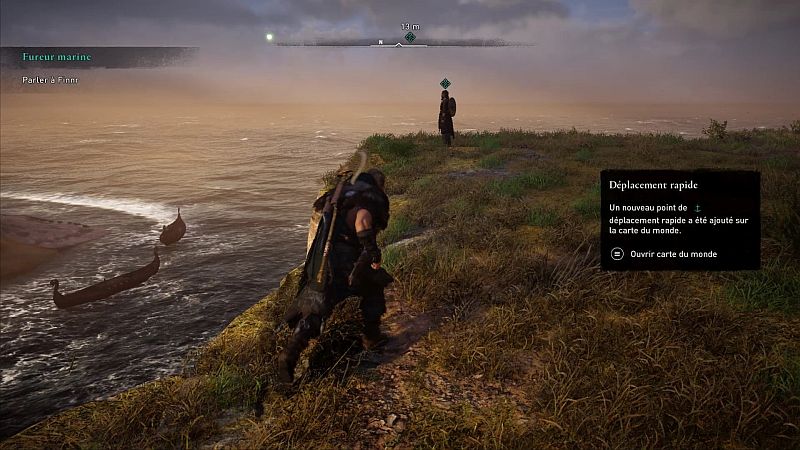Image resolution: width=800 pixels, height=450 pixels.
Task: Click the glowing green compass light icon
Action: click(269, 37)
